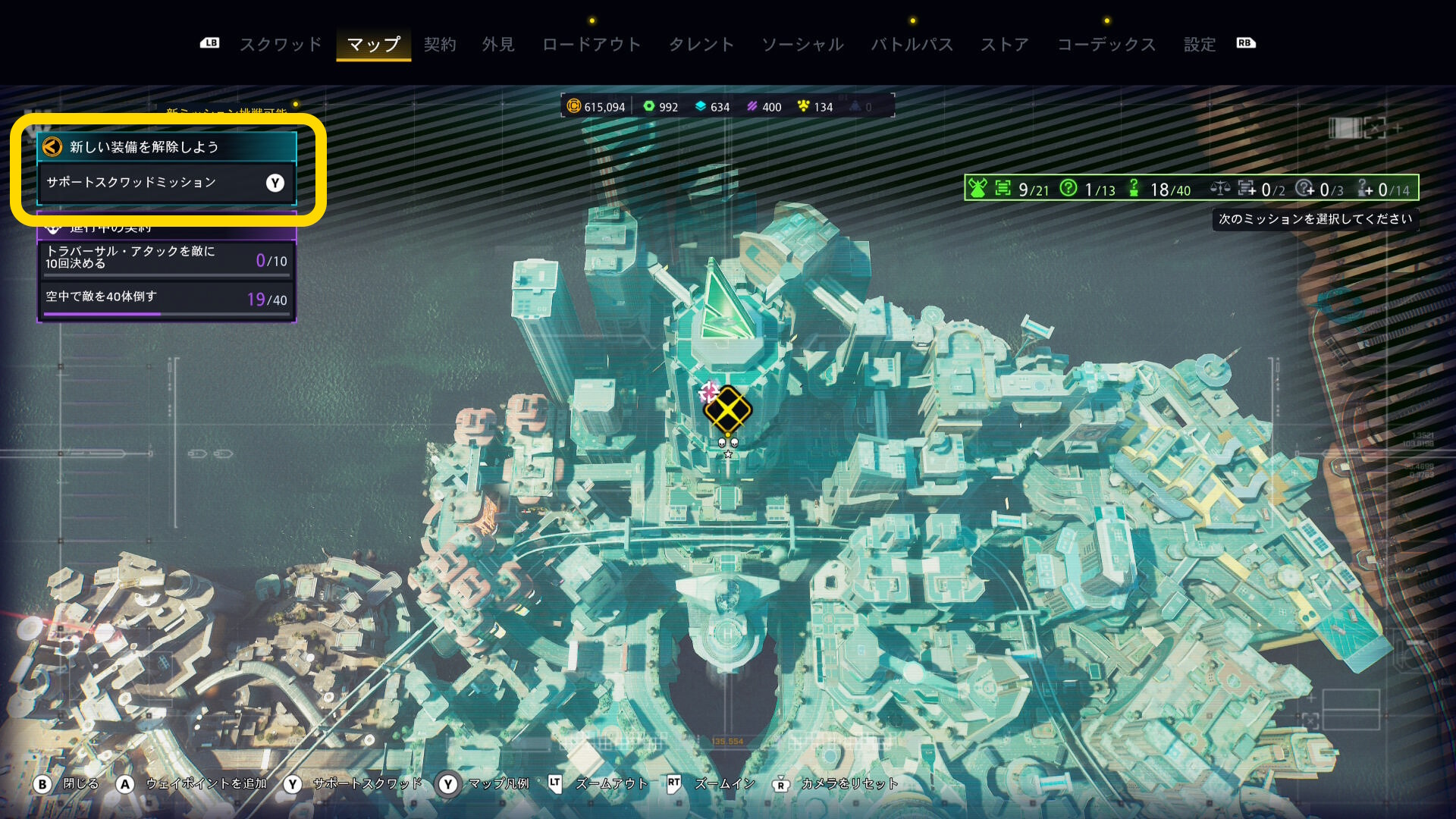Open the ストア tab

pos(1004,44)
